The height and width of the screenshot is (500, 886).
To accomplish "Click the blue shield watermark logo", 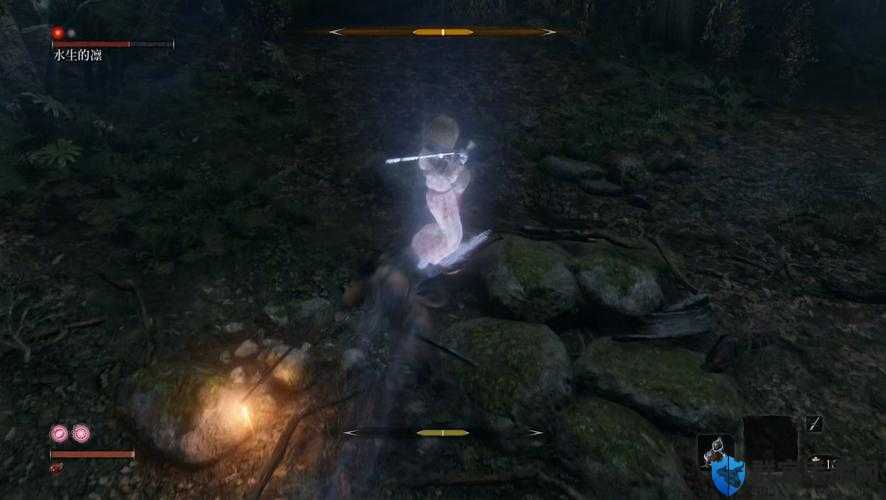I will coord(729,475).
